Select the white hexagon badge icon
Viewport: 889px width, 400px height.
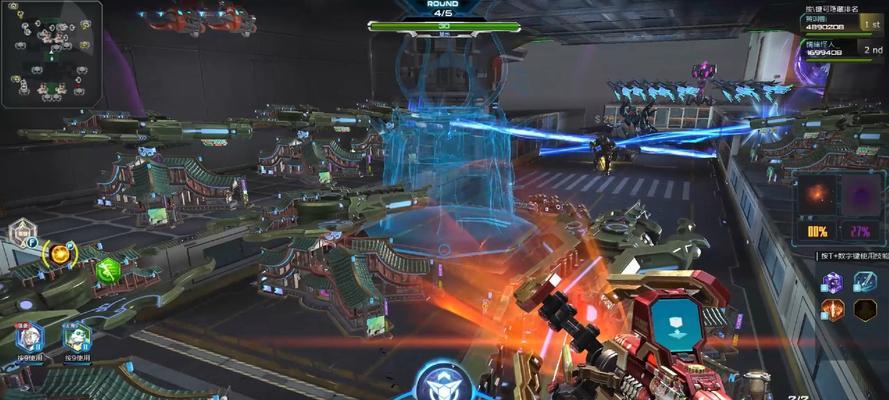22,235
